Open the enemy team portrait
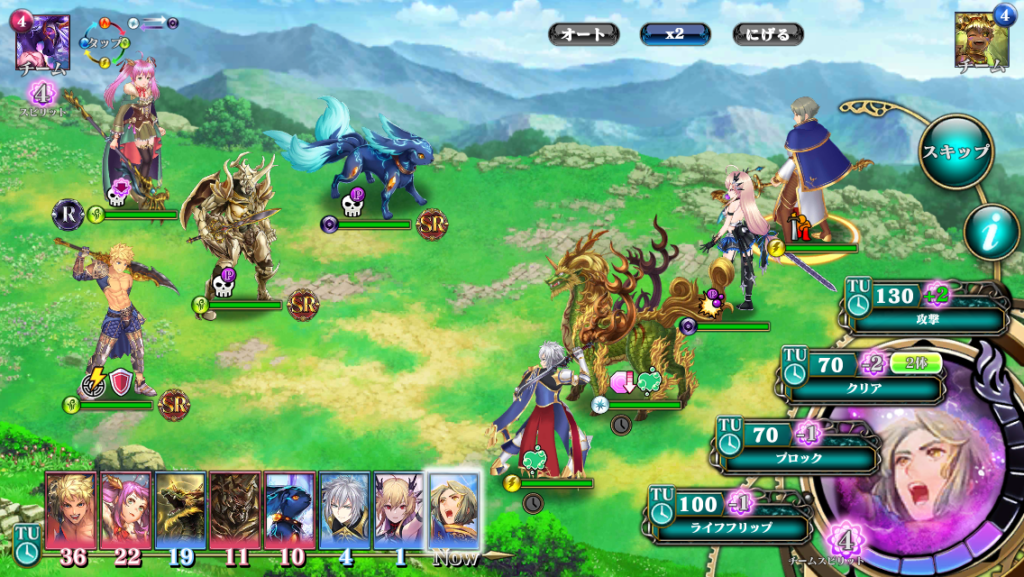1024x577 pixels. click(981, 41)
